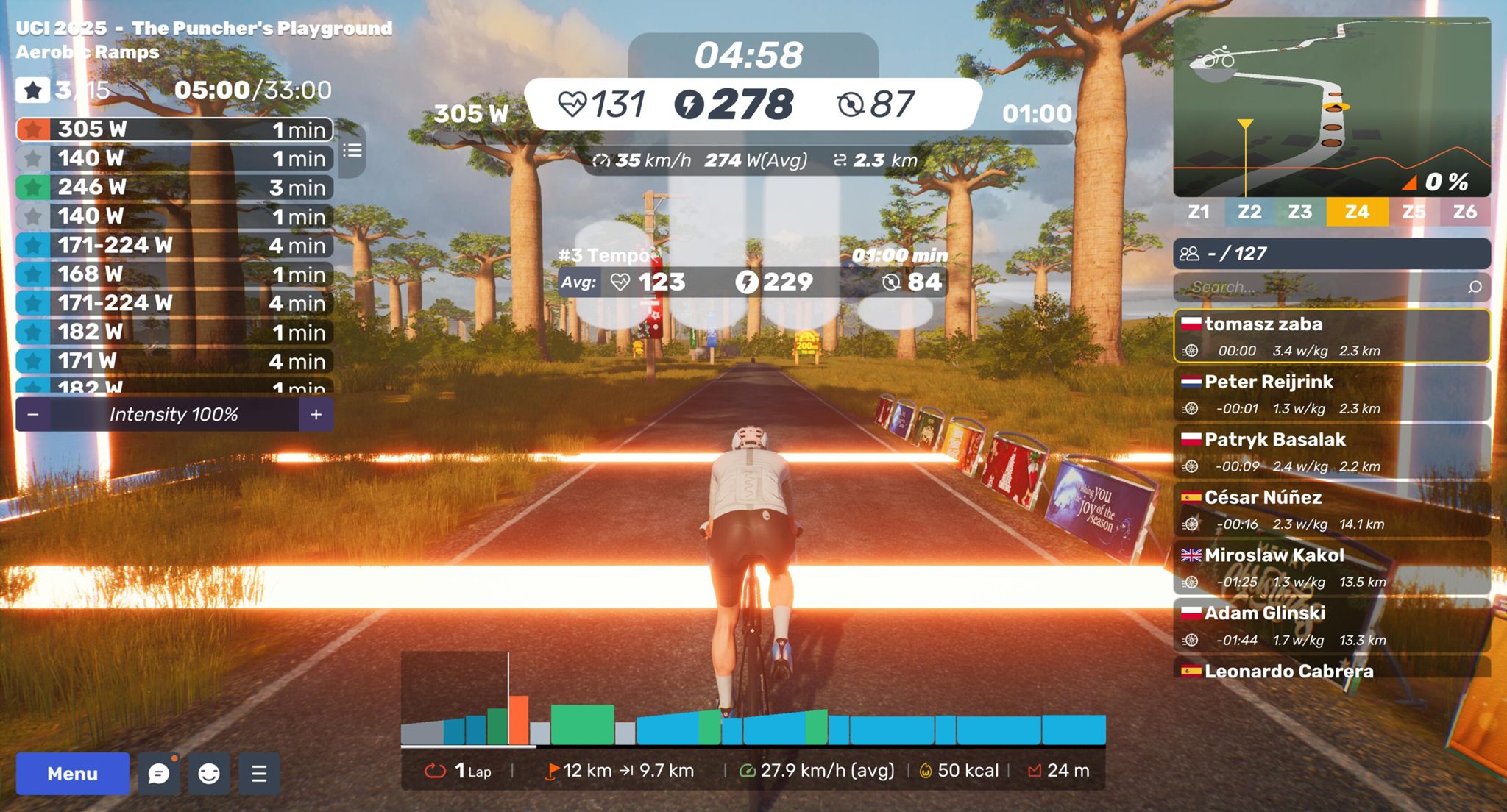
Task: Open the blue Menu button
Action: coord(72,773)
